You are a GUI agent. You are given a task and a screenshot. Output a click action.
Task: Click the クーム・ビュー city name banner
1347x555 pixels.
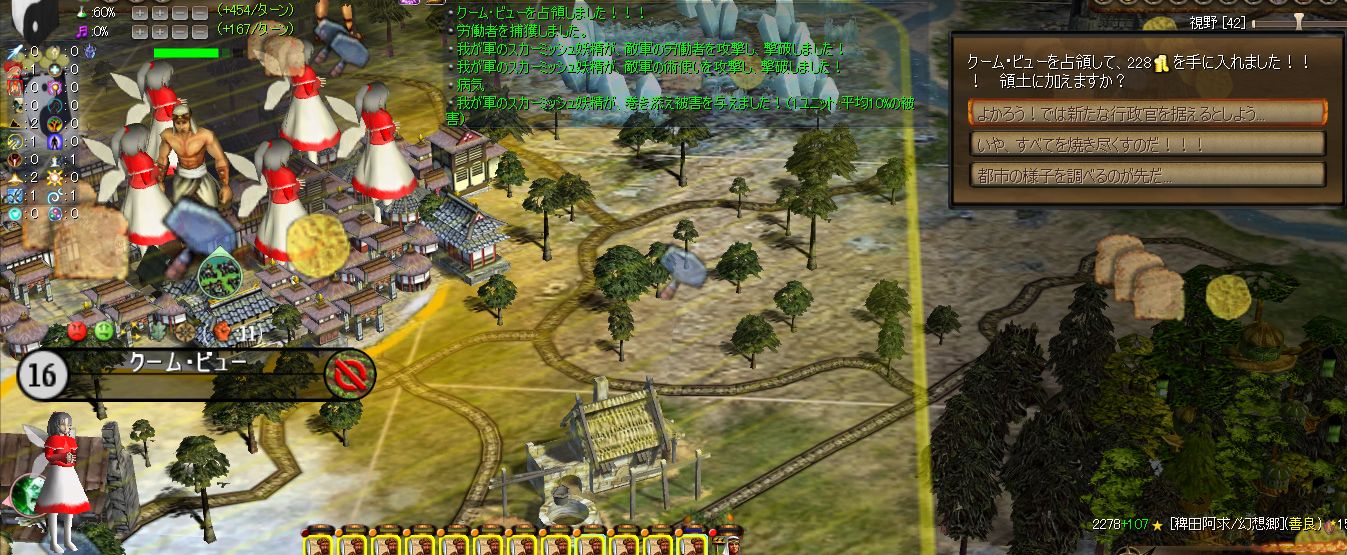pyautogui.click(x=190, y=362)
